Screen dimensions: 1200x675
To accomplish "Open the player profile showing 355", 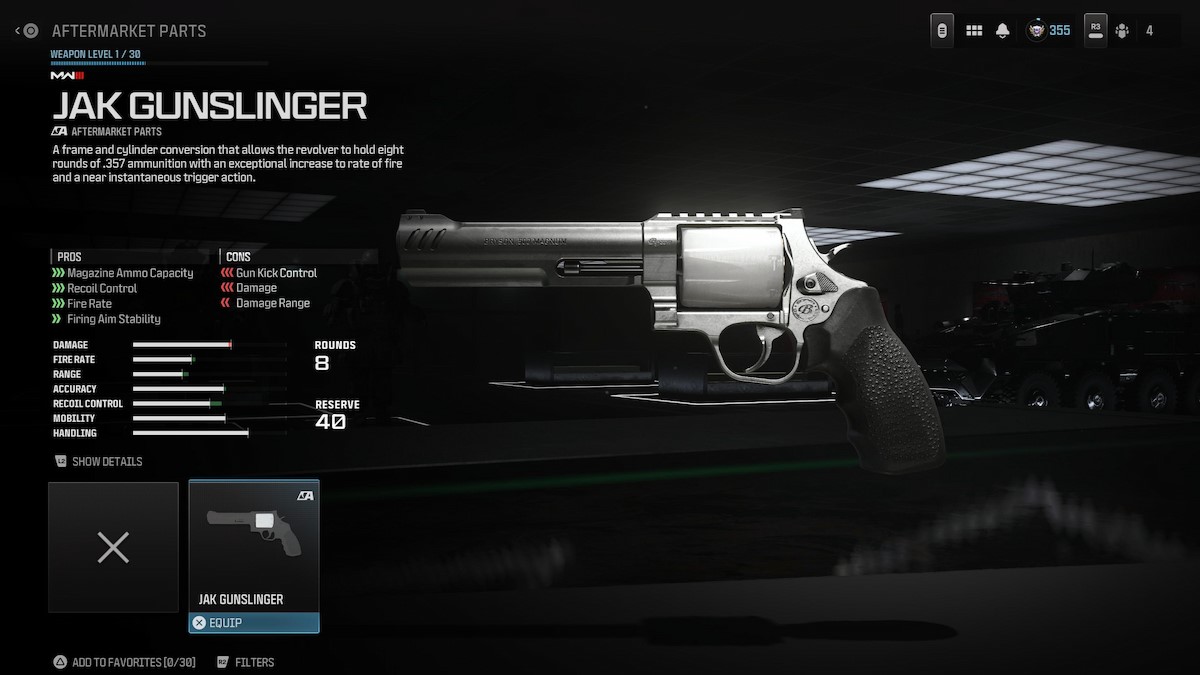I will coord(1048,31).
